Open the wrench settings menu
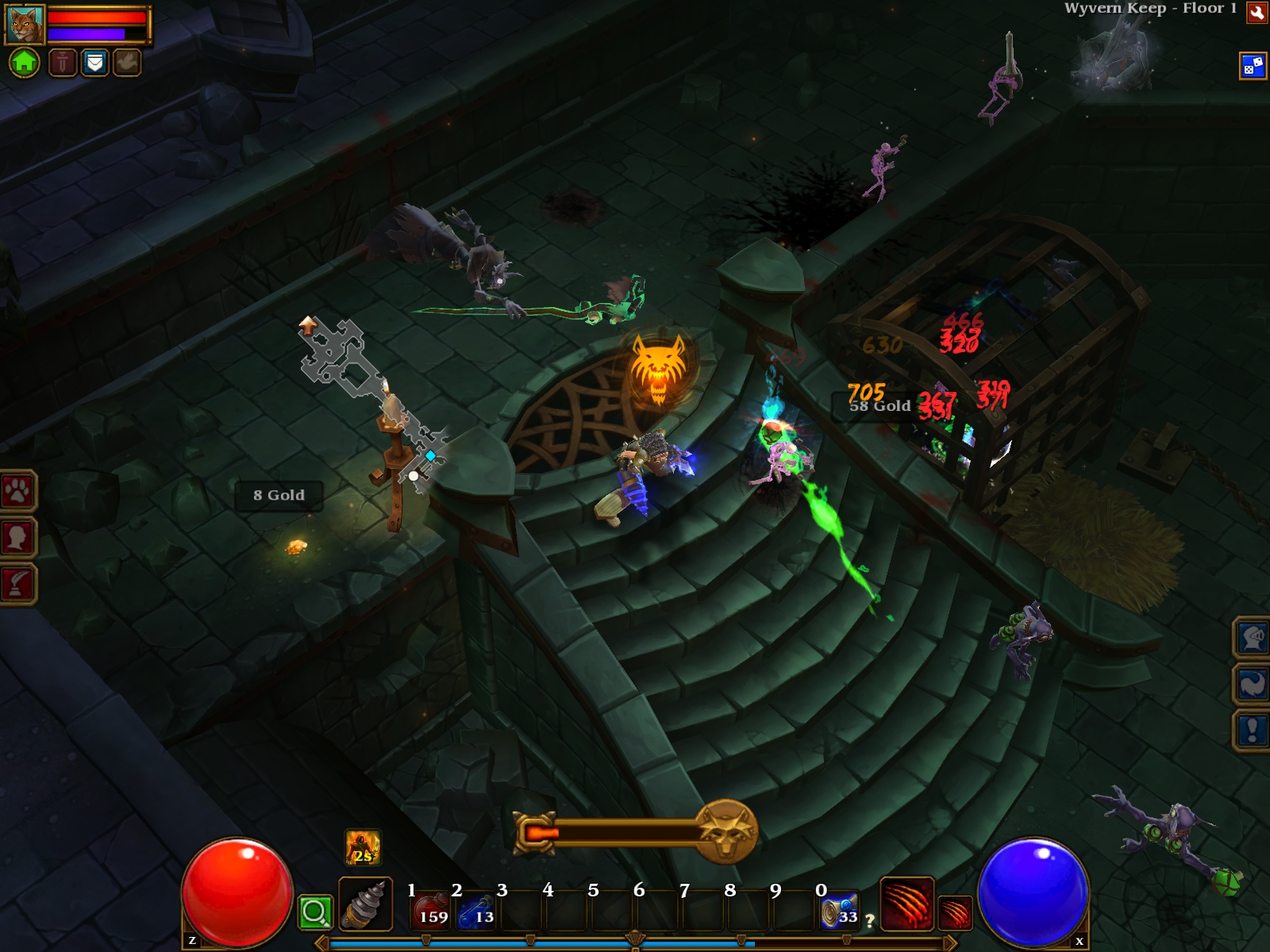This screenshot has height=952, width=1270. tap(1257, 12)
